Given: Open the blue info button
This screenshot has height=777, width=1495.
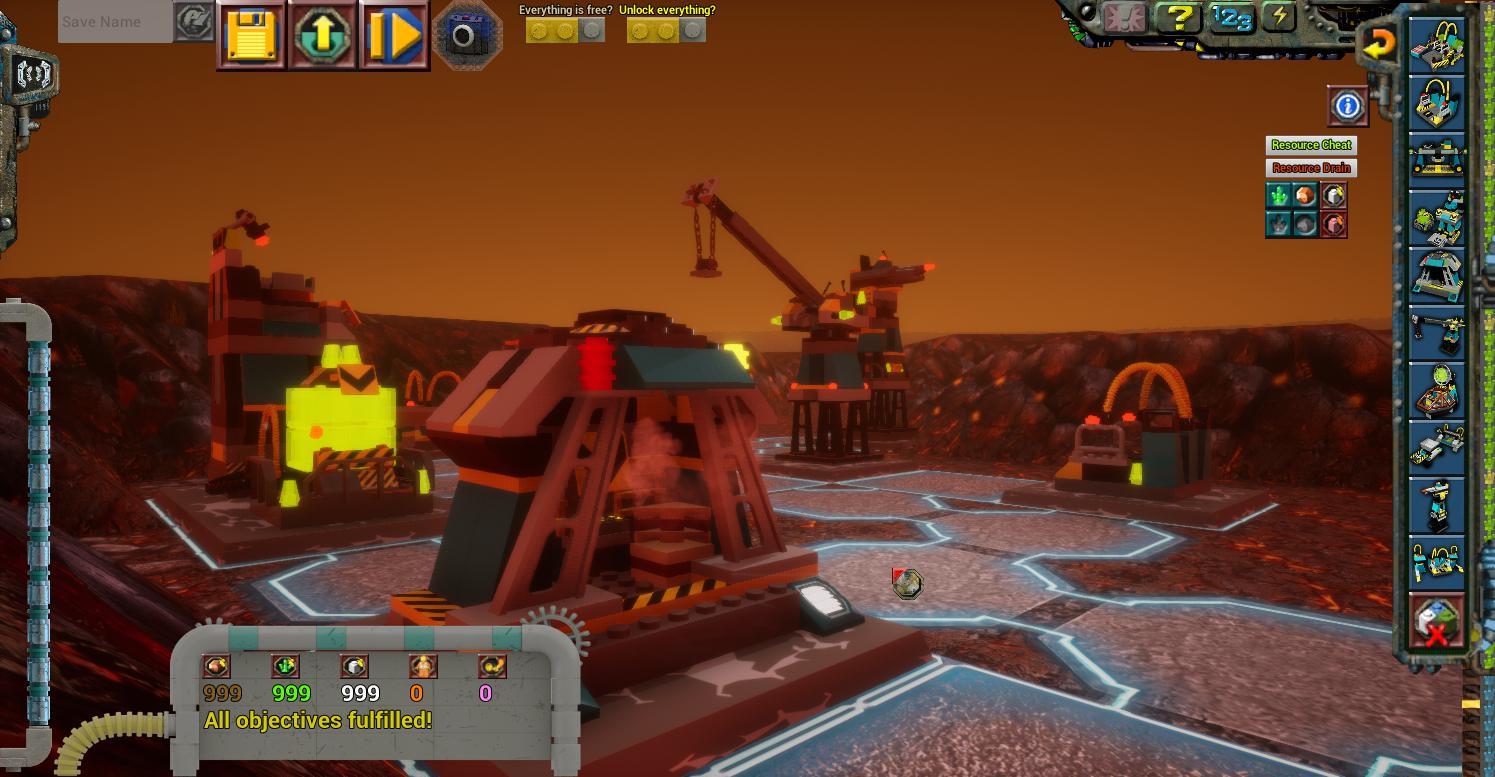Looking at the screenshot, I should point(1347,106).
